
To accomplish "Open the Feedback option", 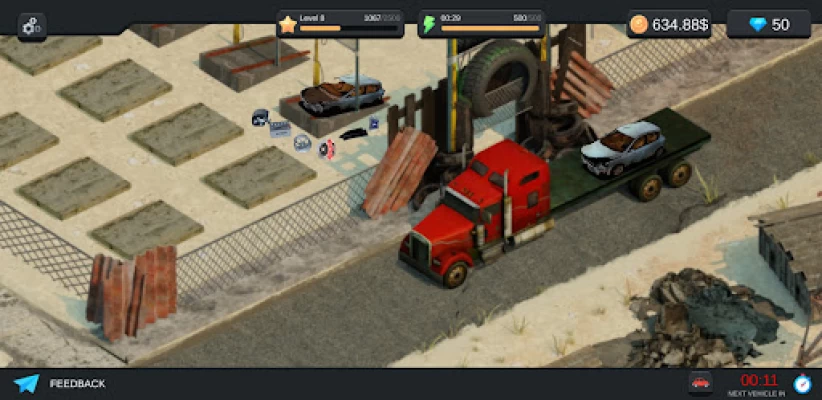I will click(60, 384).
